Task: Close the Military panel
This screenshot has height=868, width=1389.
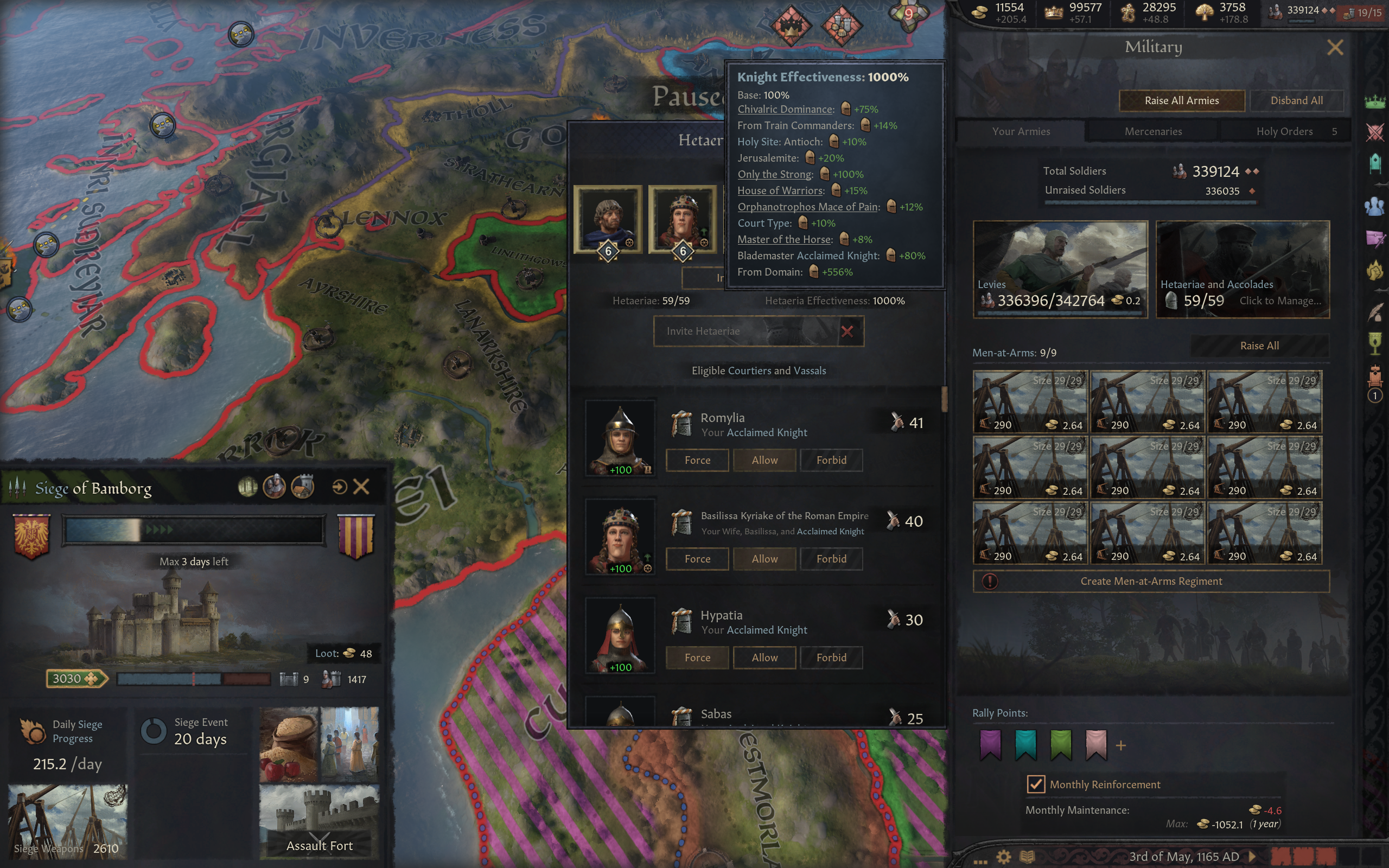Action: (x=1335, y=48)
